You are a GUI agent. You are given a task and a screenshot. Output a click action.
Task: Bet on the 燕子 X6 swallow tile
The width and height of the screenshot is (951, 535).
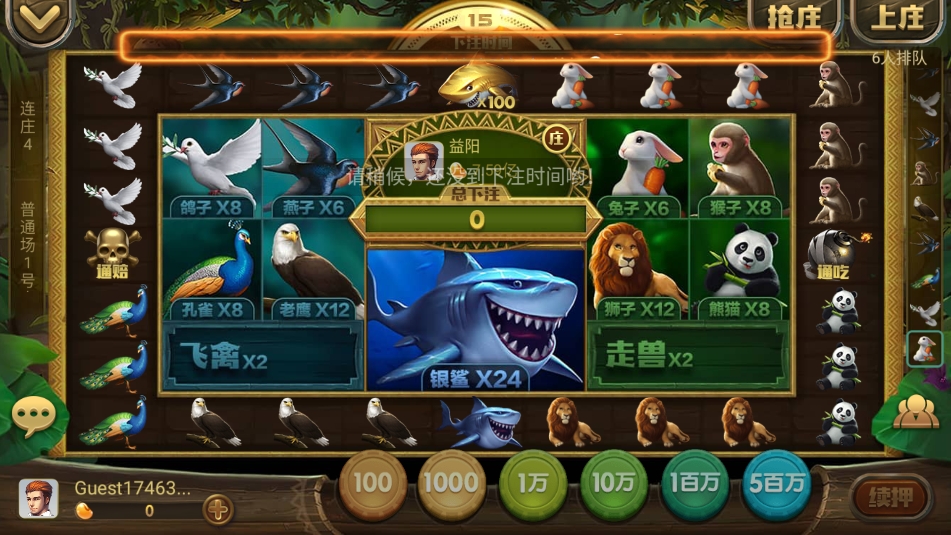pos(313,167)
